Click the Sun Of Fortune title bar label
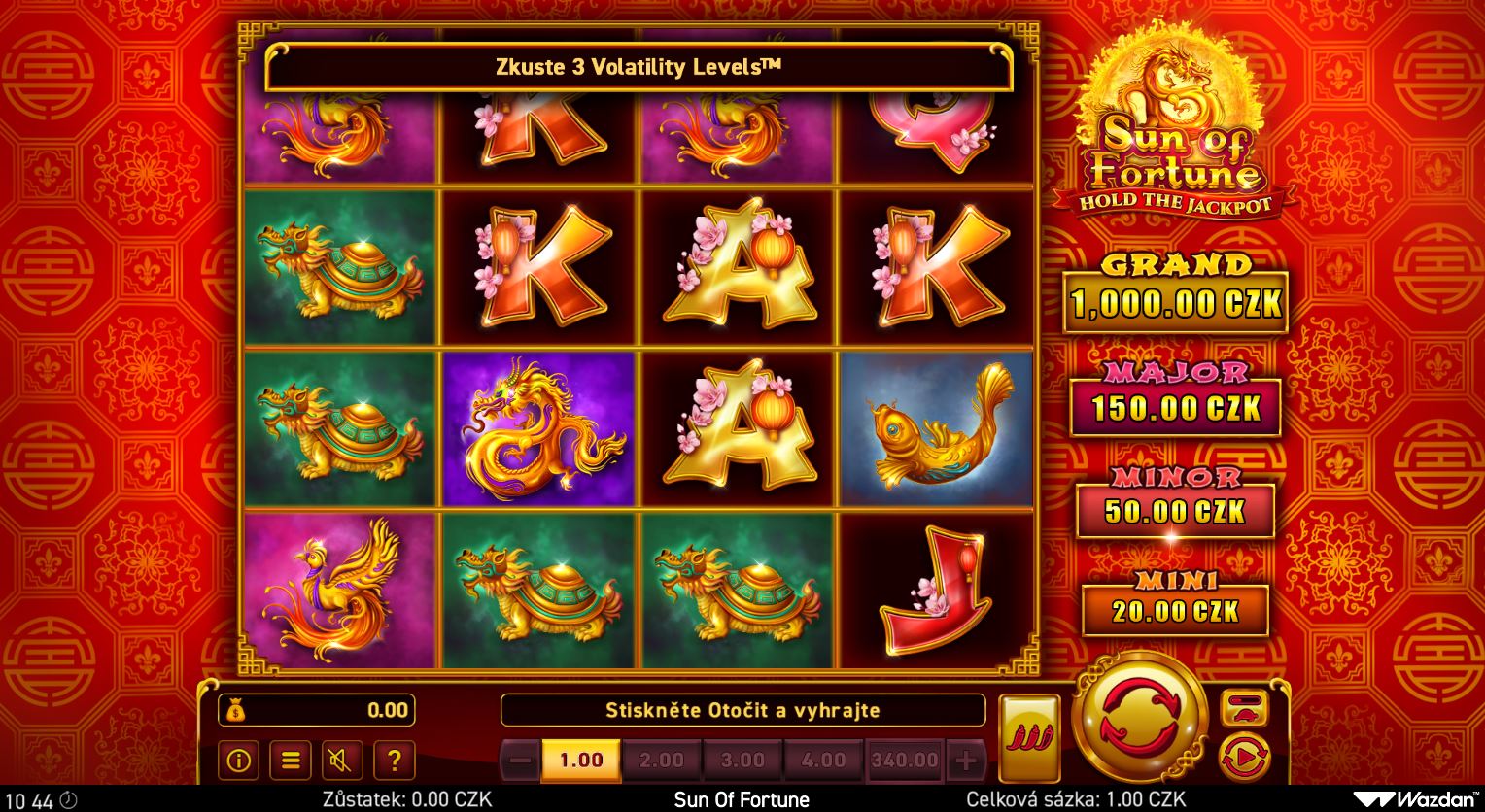This screenshot has width=1485, height=812. (x=742, y=799)
